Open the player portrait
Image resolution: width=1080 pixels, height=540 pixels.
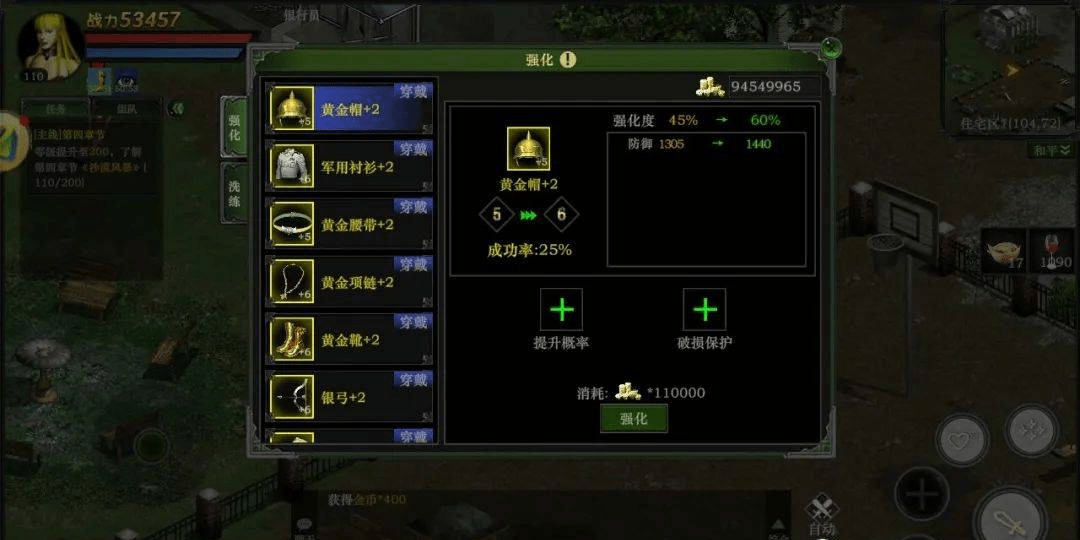(50, 45)
